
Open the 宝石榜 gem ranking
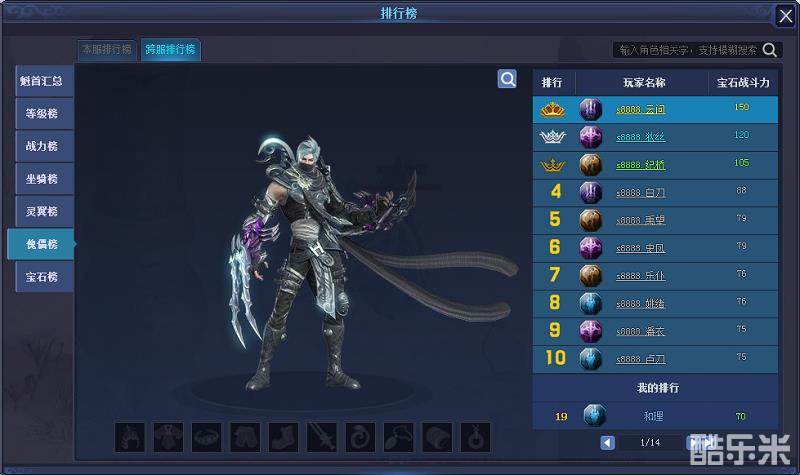click(41, 276)
